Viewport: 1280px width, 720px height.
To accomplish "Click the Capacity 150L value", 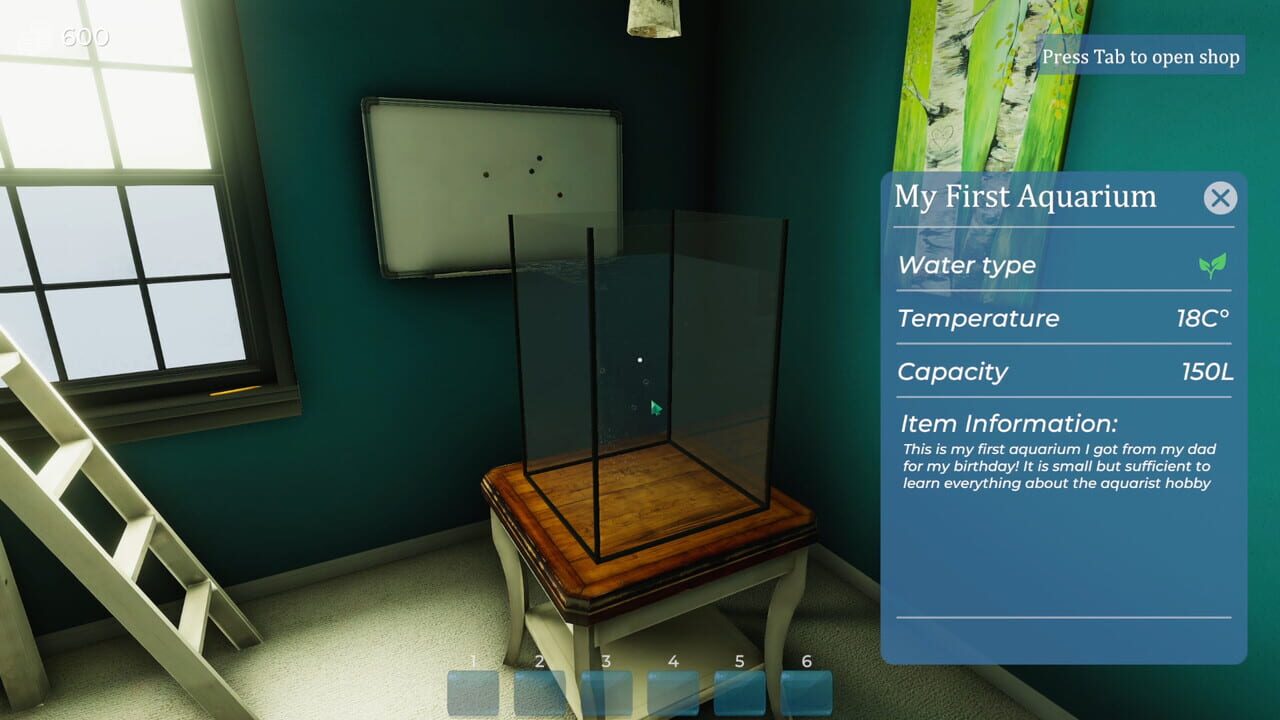I will (1205, 372).
